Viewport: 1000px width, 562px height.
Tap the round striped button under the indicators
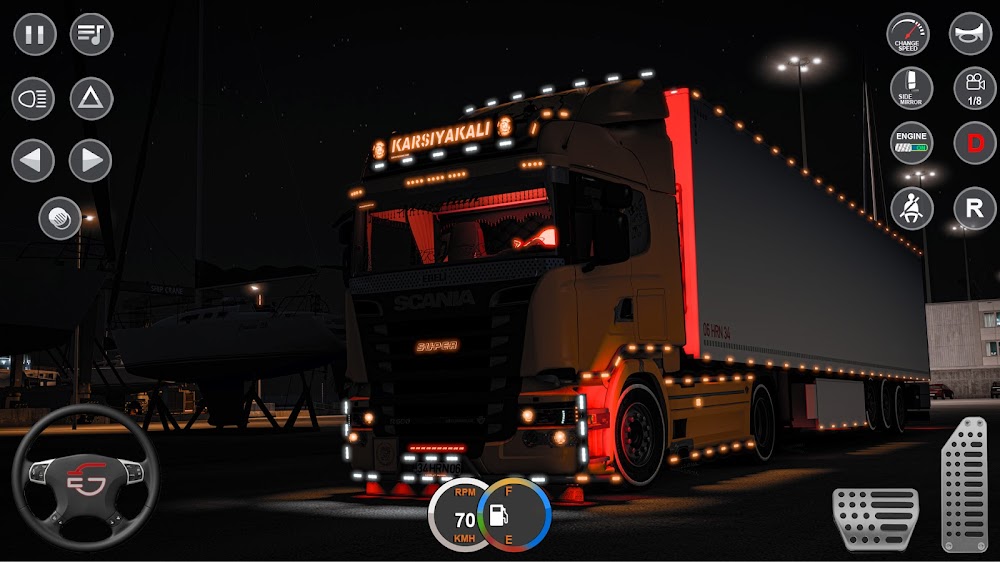[x=60, y=218]
